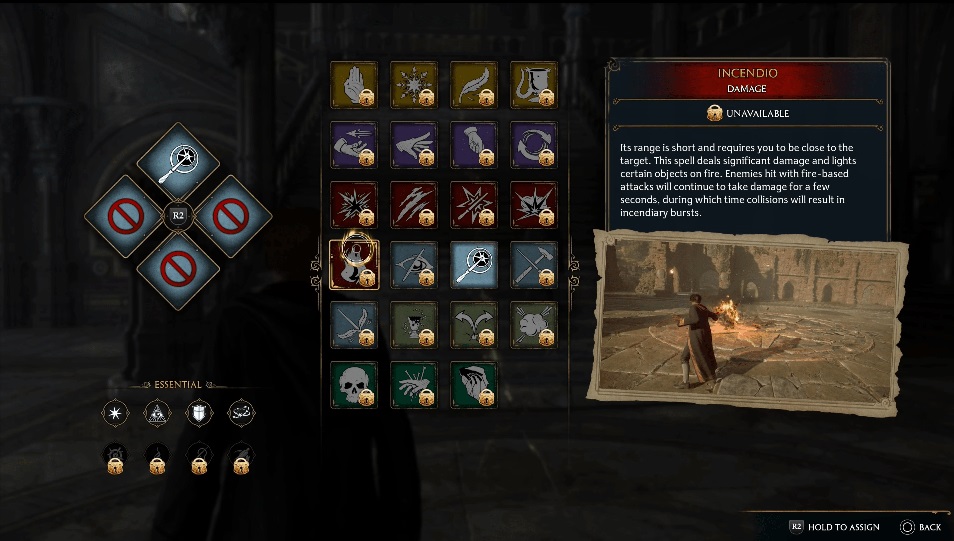This screenshot has height=541, width=954.
Task: Select the Evanesco vanishing puff spell
Action: 533,325
